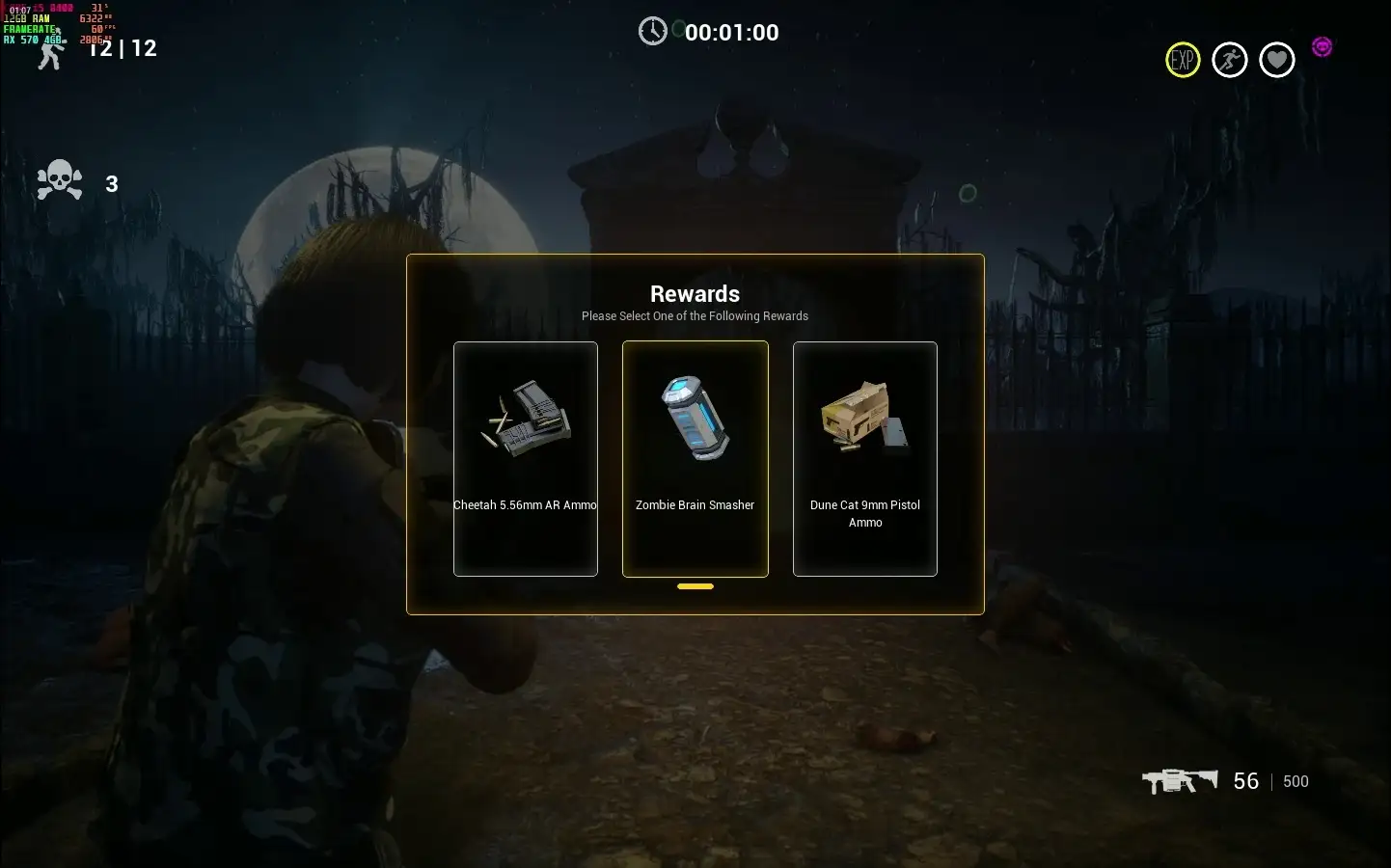Select the Zombie Brain Smasher reward card

(x=695, y=458)
